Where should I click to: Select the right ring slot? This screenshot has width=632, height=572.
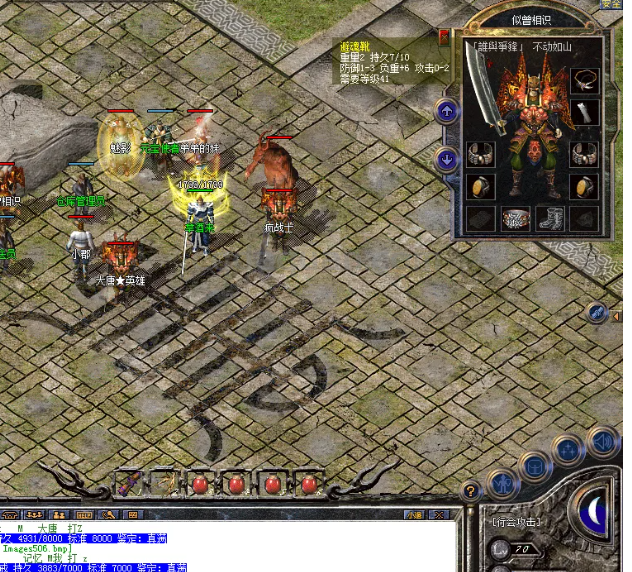point(584,187)
